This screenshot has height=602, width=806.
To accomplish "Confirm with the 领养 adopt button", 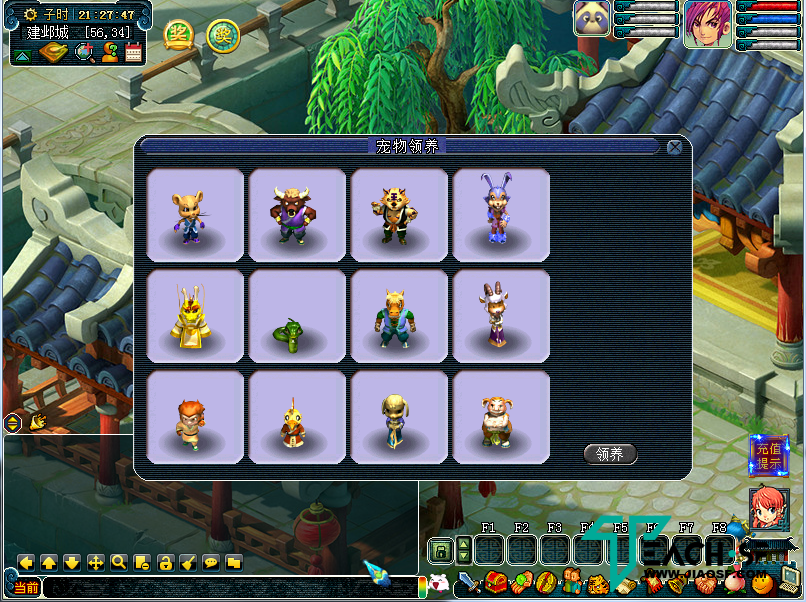I will point(610,454).
